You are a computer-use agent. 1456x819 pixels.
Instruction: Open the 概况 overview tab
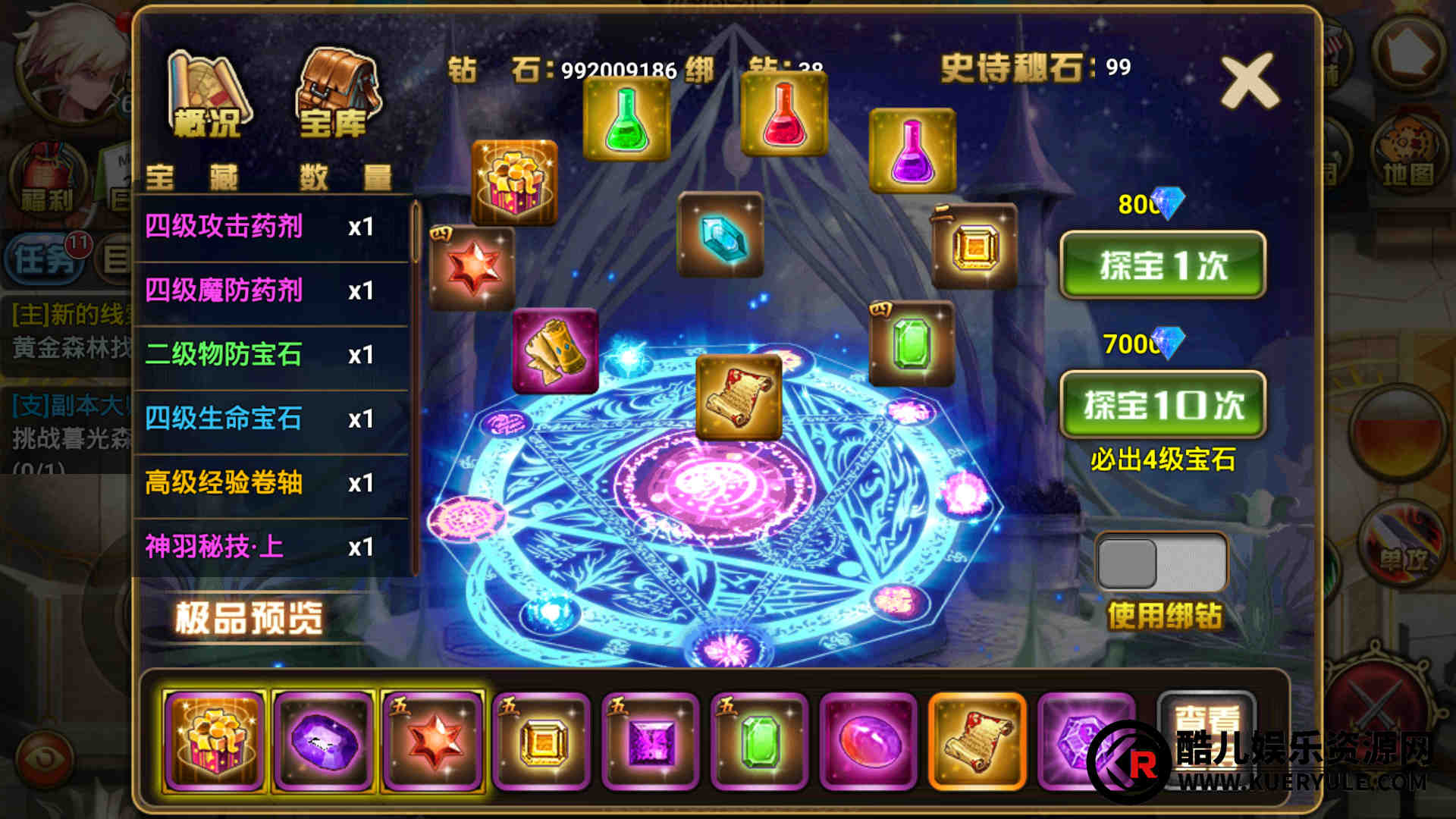click(x=207, y=95)
